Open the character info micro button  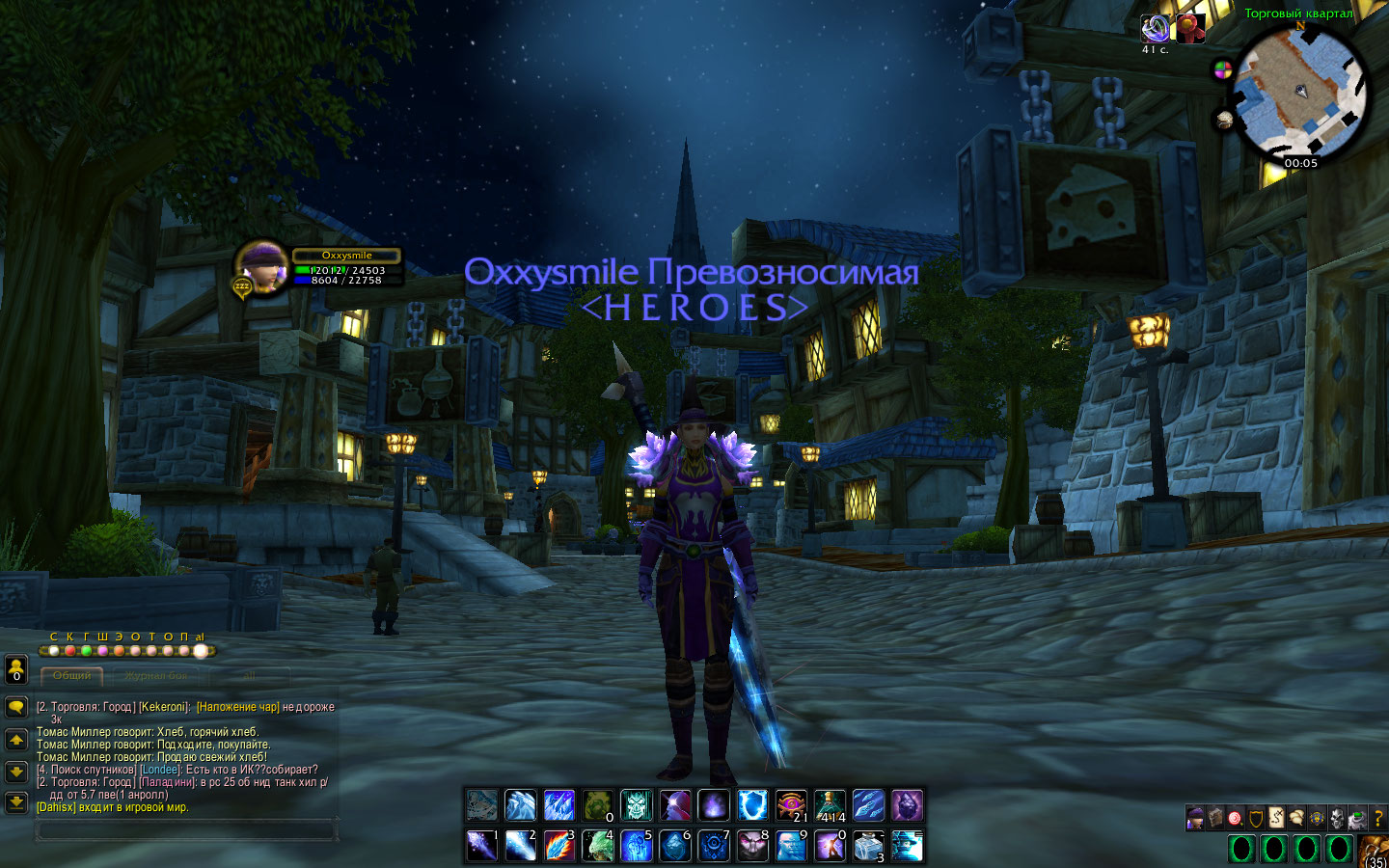click(1194, 819)
